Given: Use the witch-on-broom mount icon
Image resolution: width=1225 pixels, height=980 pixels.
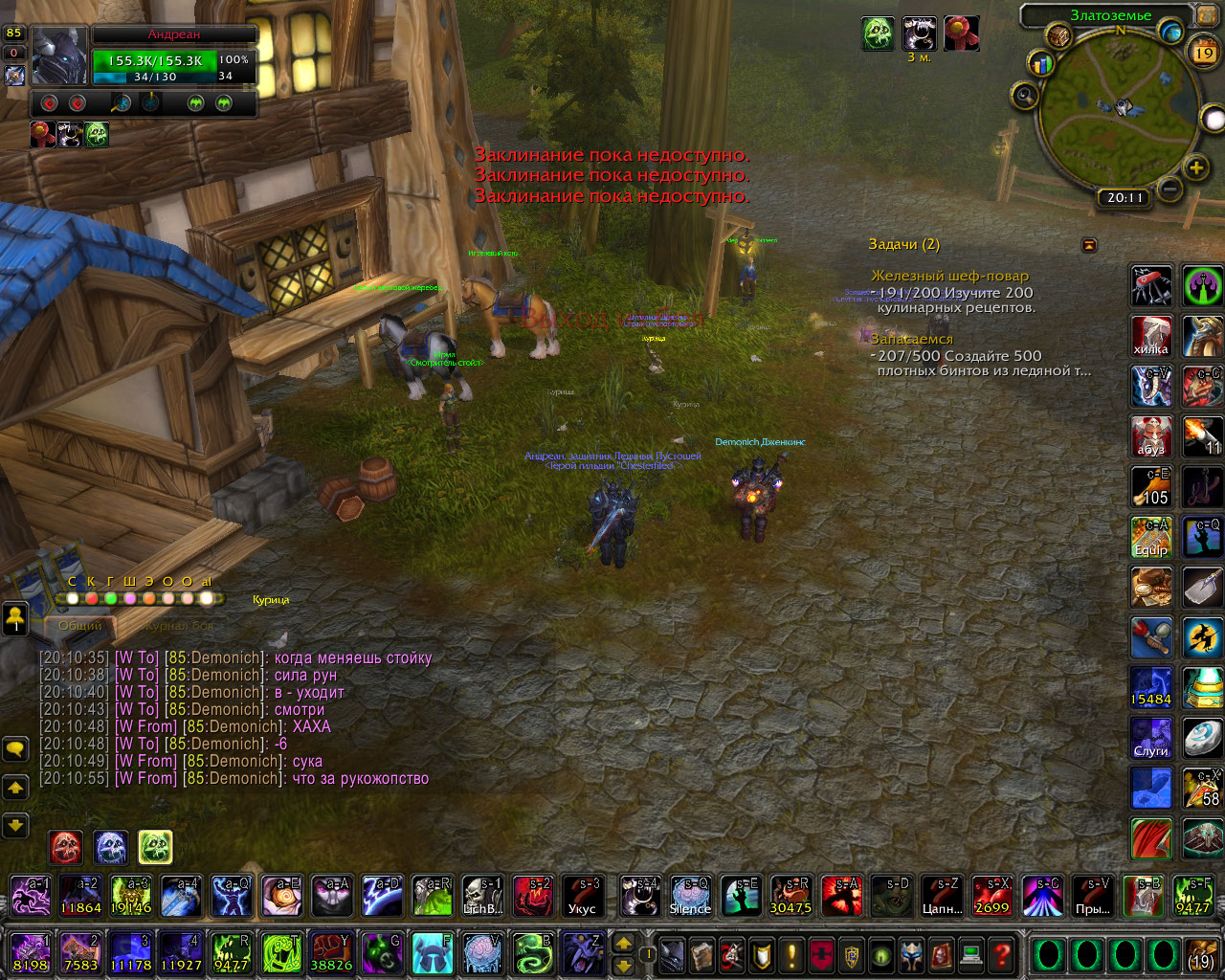Looking at the screenshot, I should coord(1202,637).
